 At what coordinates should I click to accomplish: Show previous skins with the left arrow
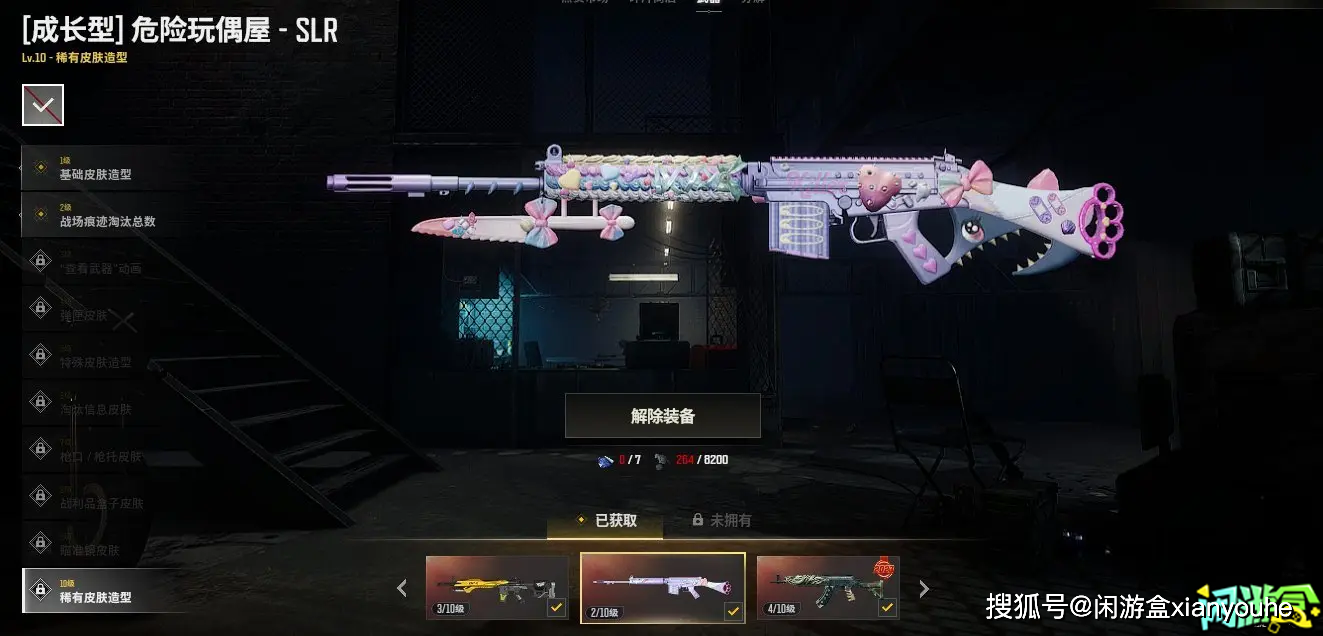pyautogui.click(x=402, y=588)
